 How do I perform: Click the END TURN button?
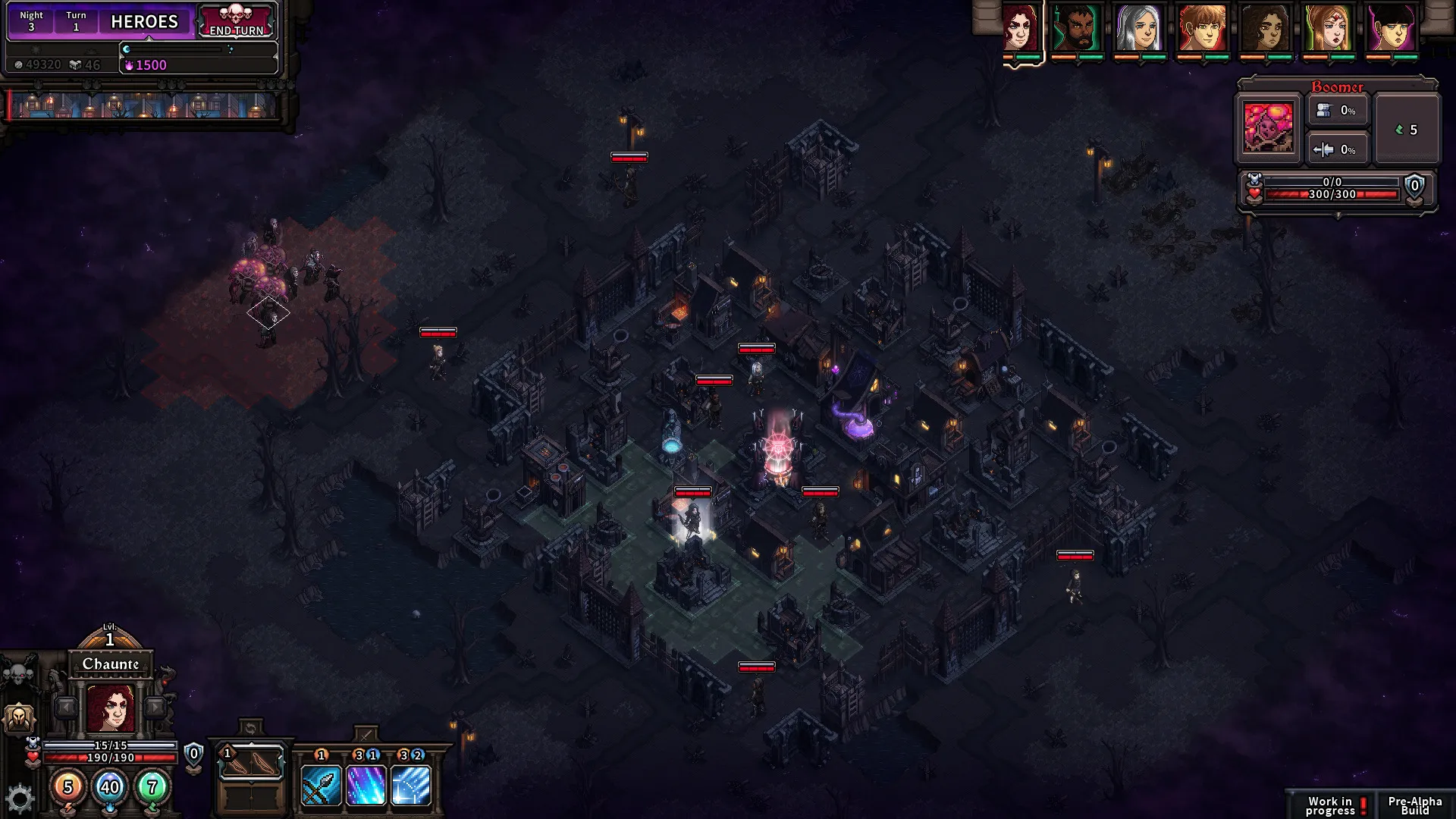(237, 21)
